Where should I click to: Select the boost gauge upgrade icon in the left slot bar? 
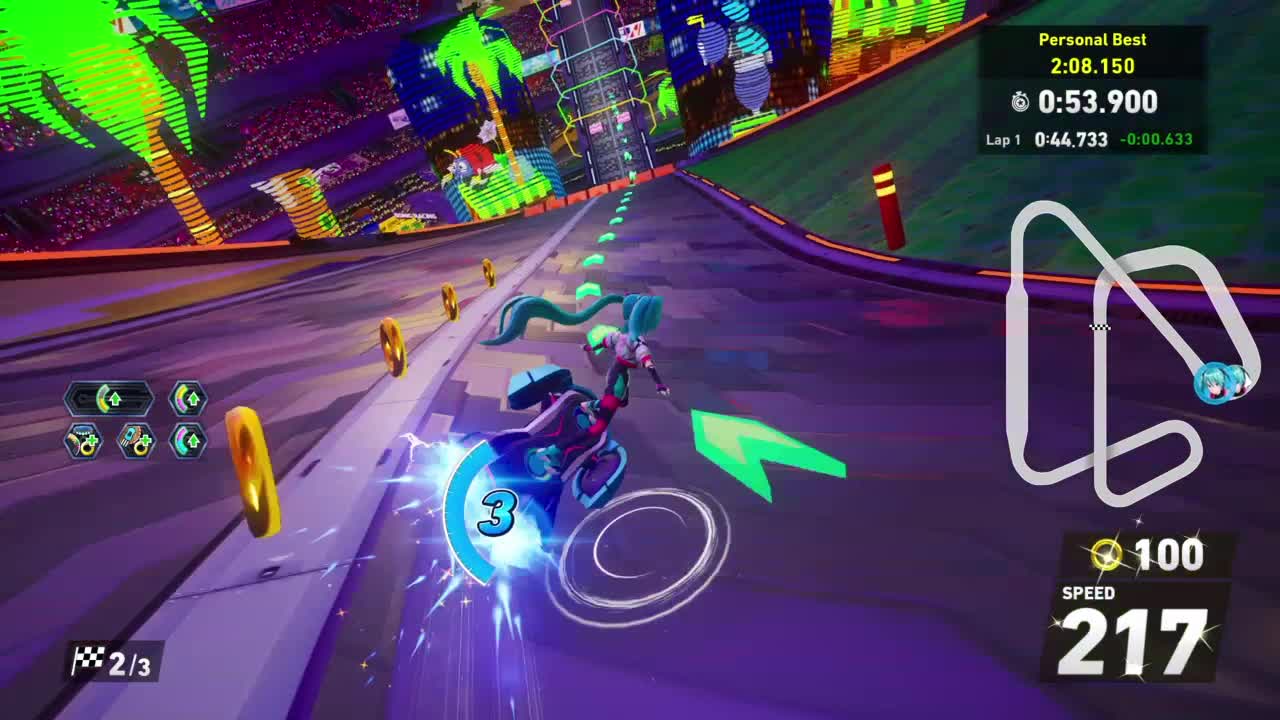coord(106,397)
